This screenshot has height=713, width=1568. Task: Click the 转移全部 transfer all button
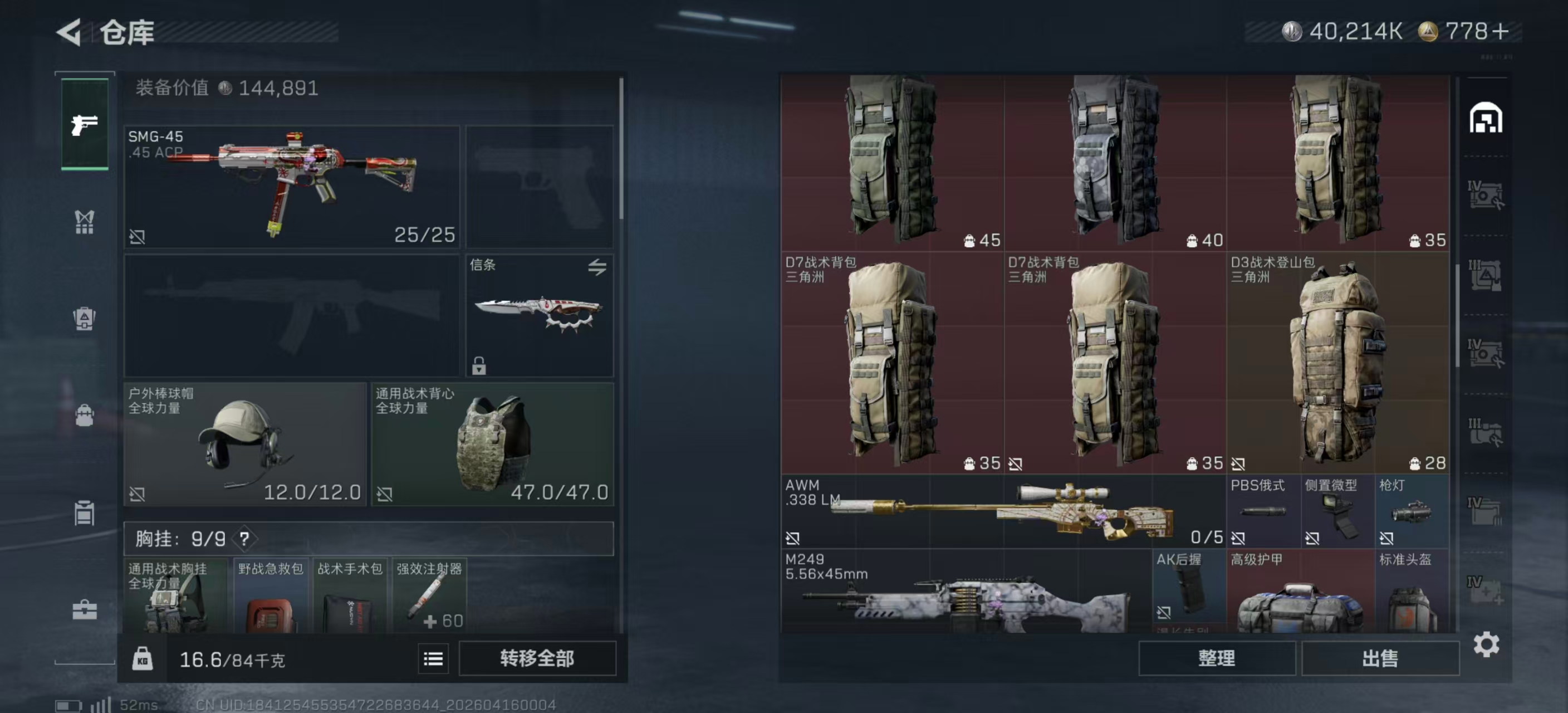[538, 658]
